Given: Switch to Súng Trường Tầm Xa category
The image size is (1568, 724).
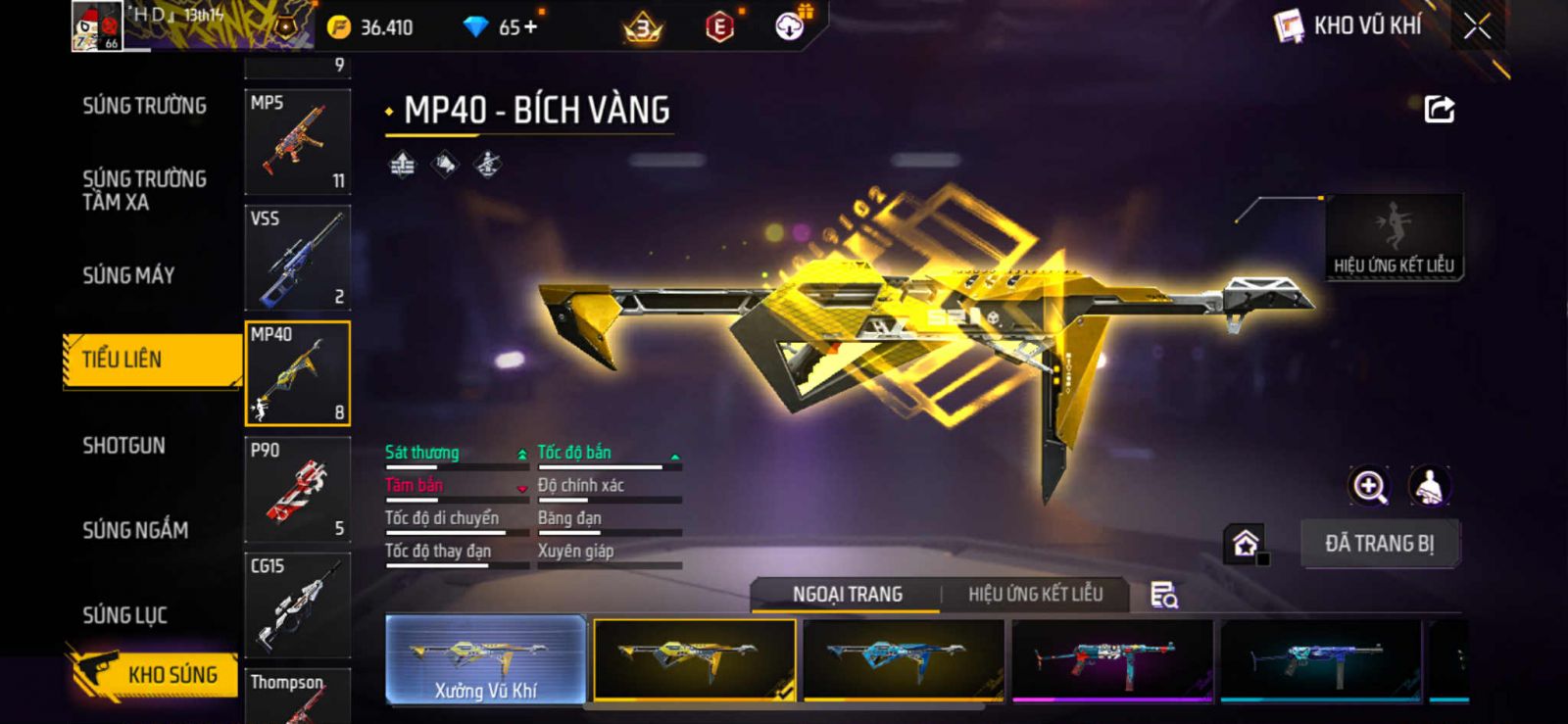Looking at the screenshot, I should pyautogui.click(x=144, y=190).
